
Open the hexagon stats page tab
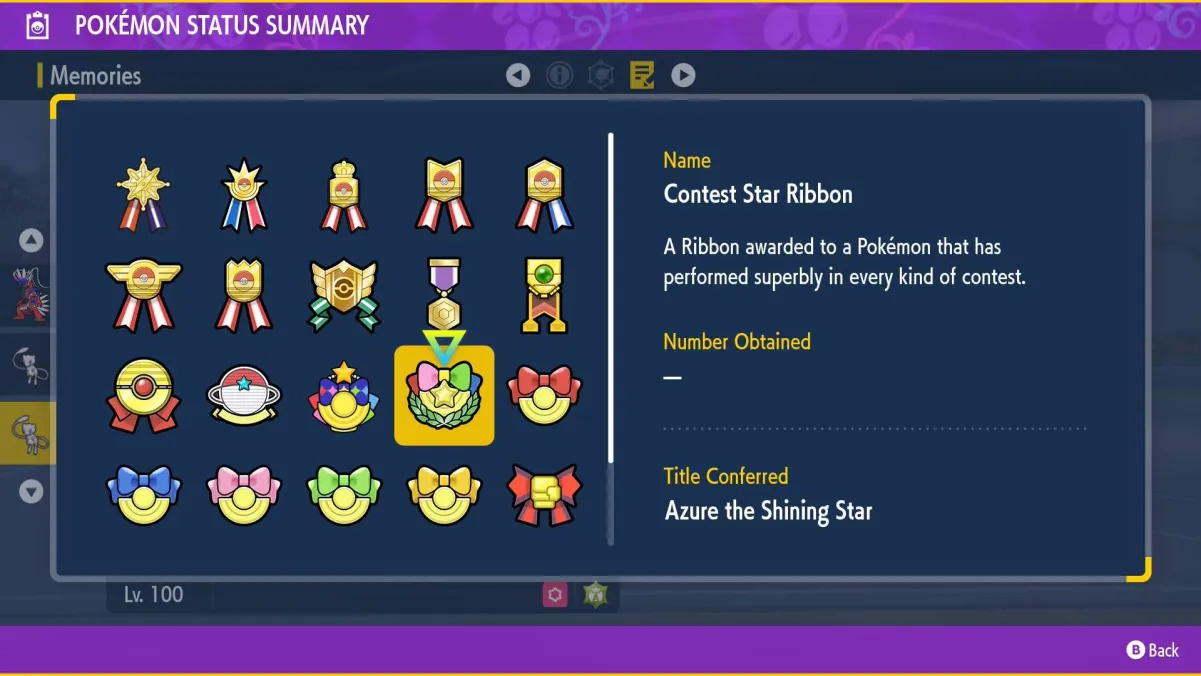point(600,75)
